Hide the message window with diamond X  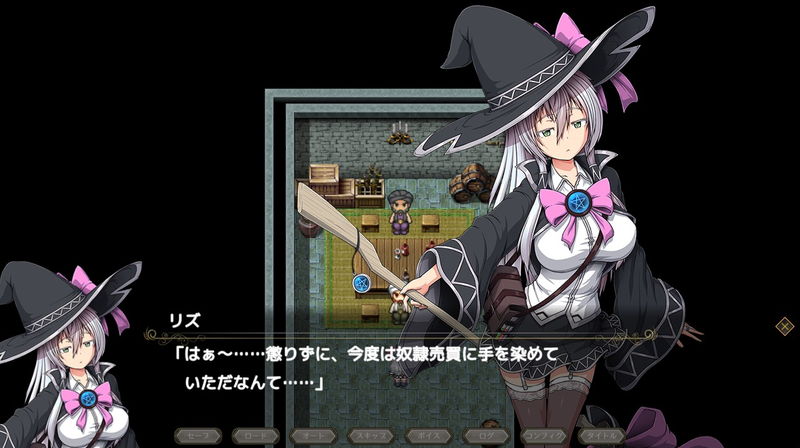(785, 325)
